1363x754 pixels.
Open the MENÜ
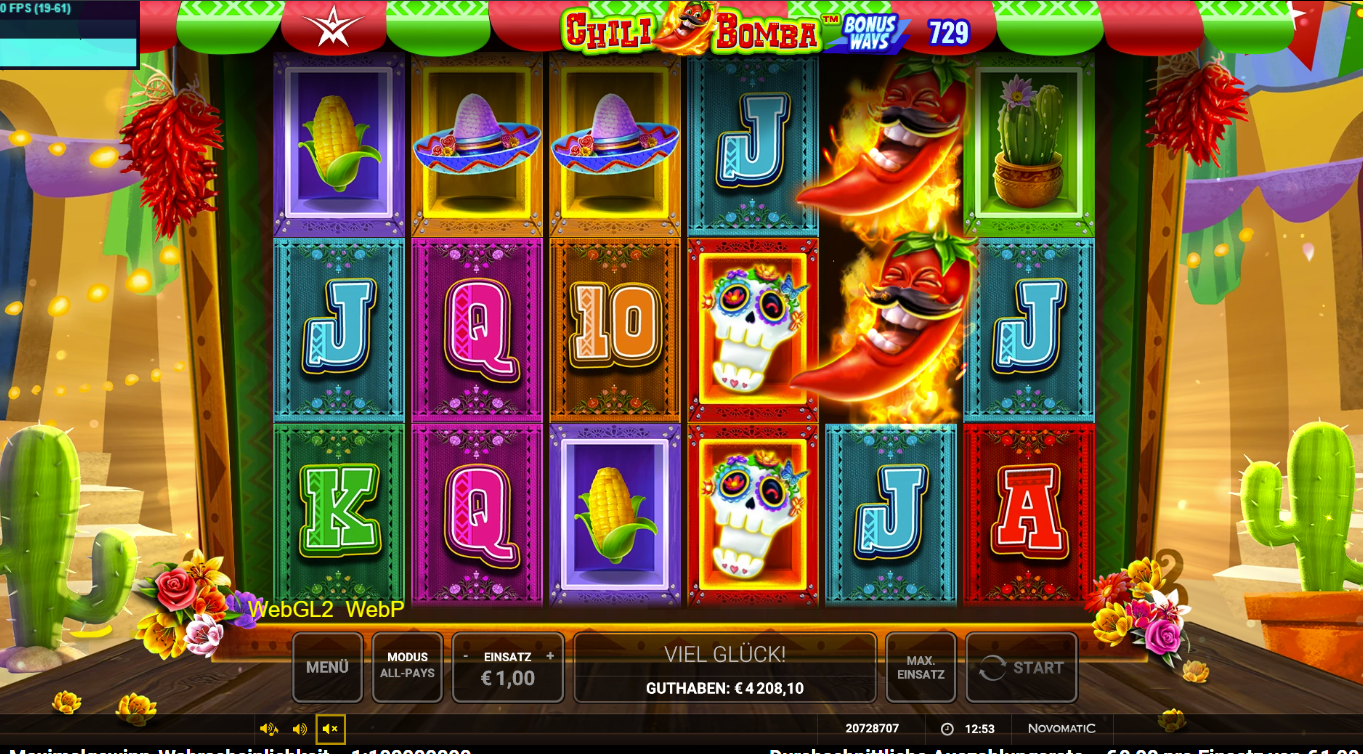tap(327, 666)
